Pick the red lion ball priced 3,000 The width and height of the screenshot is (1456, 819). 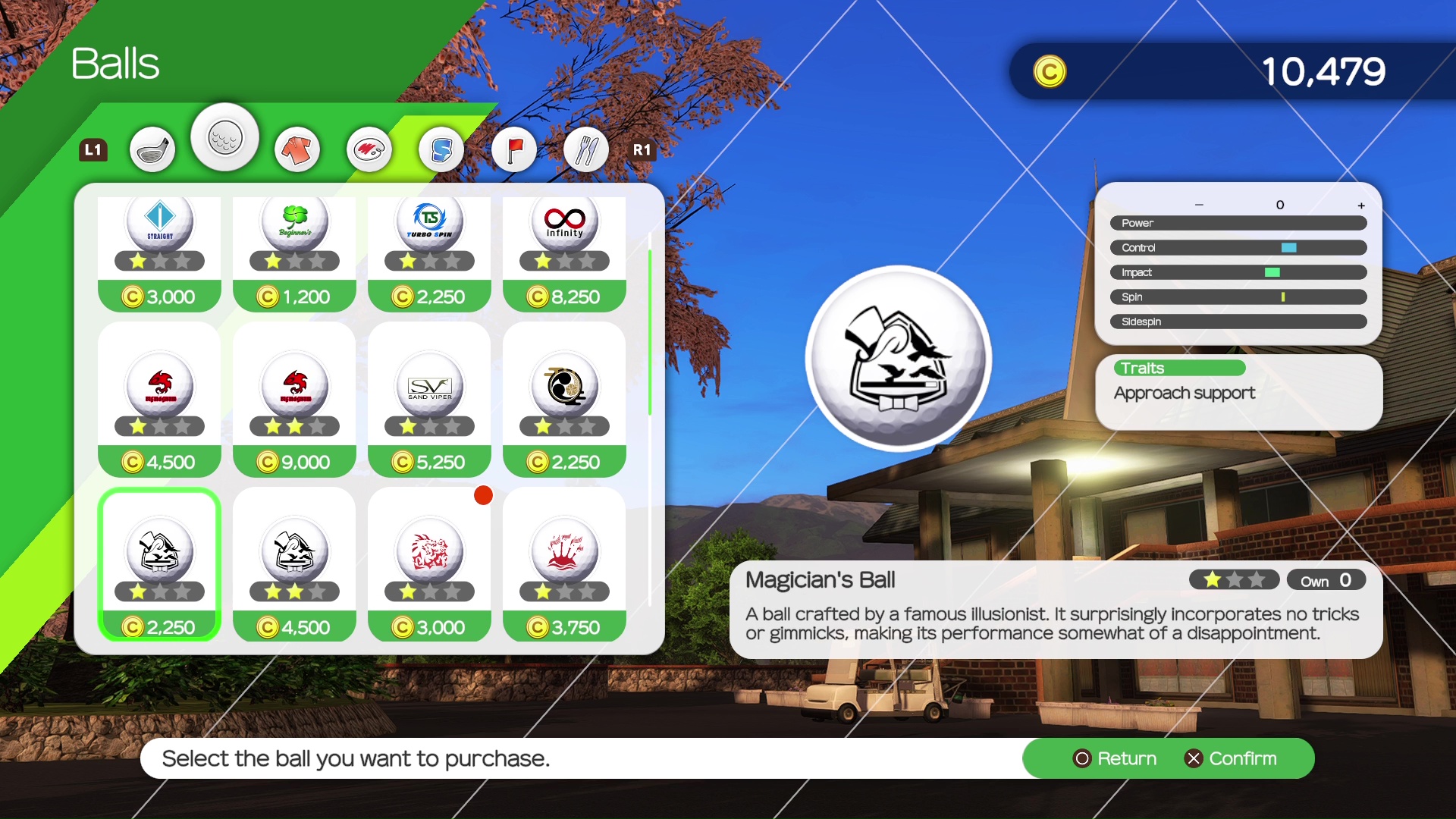point(429,564)
